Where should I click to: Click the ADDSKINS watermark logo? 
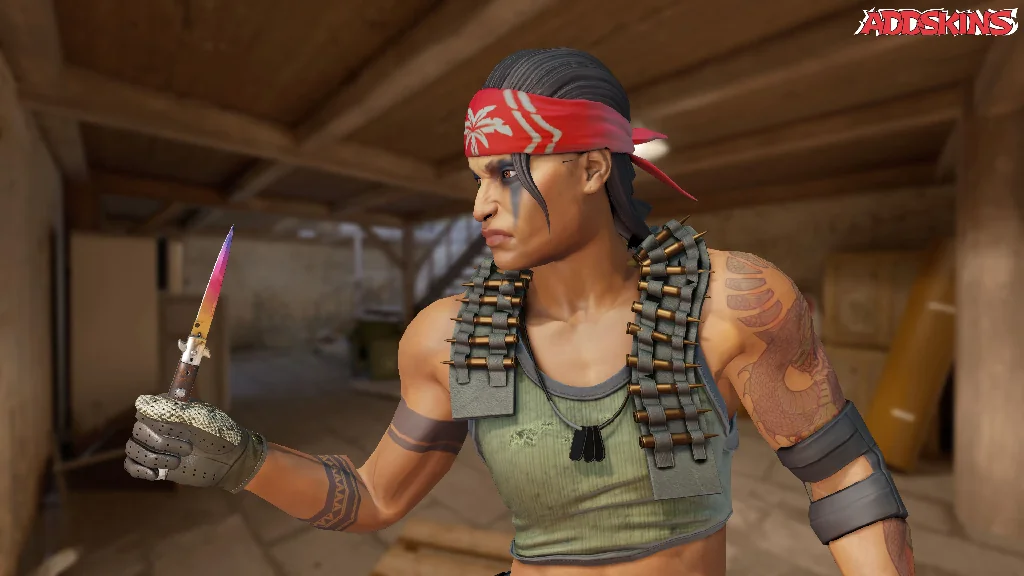point(936,22)
